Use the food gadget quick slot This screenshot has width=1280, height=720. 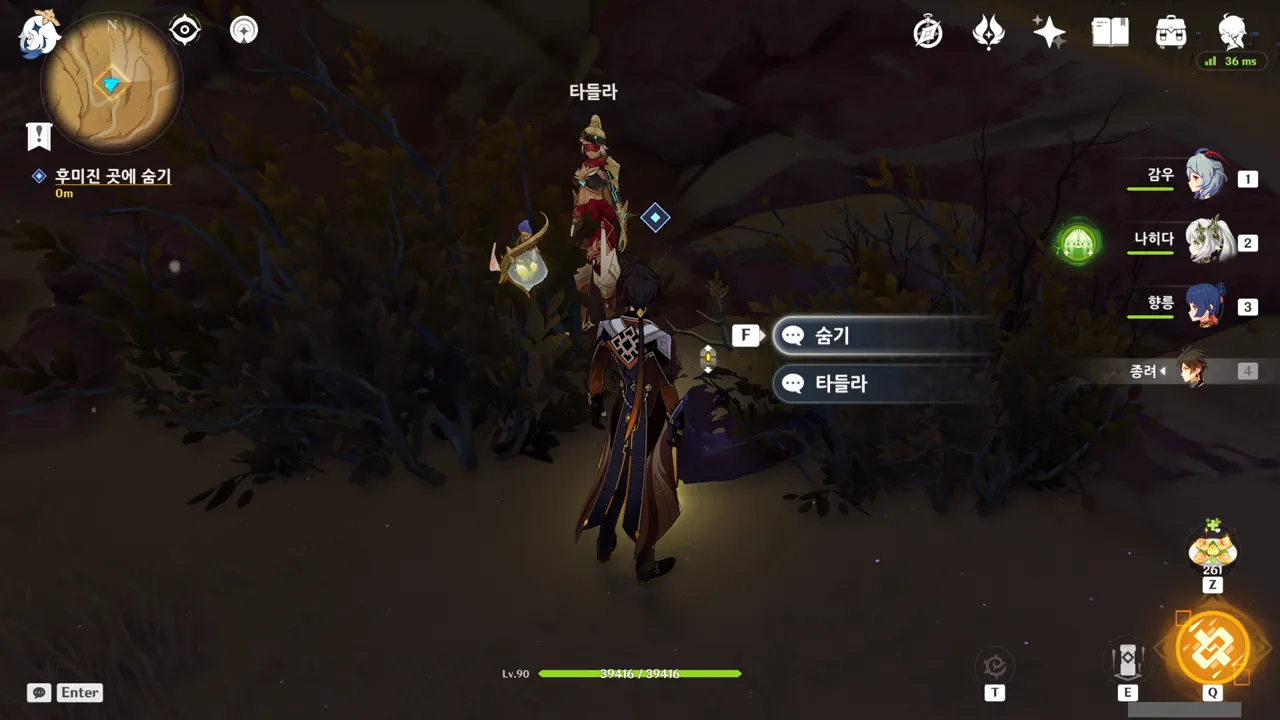pyautogui.click(x=1212, y=550)
